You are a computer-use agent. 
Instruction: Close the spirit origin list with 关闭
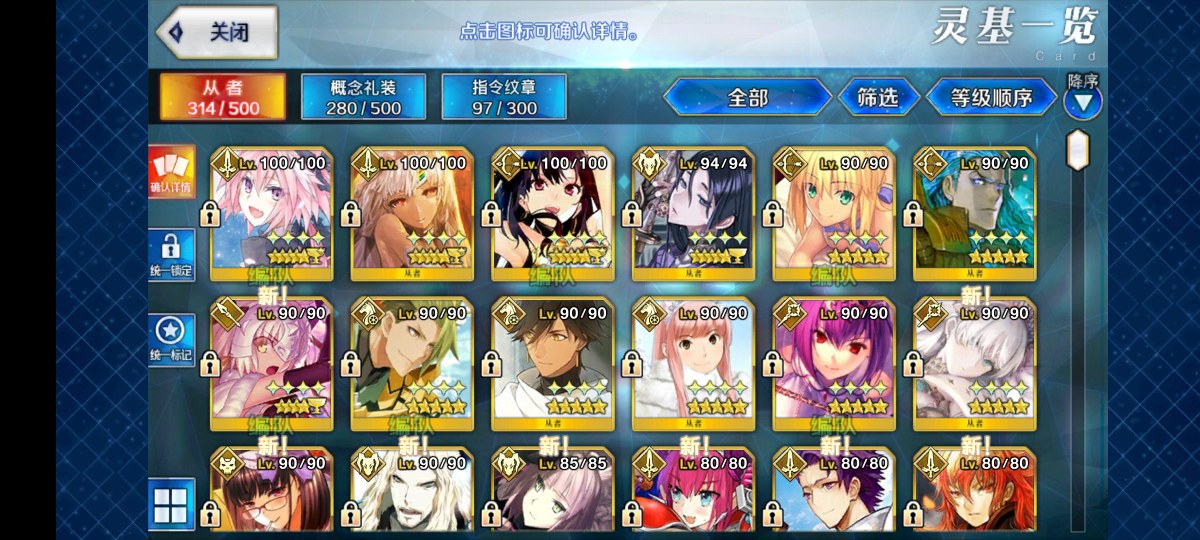pyautogui.click(x=216, y=31)
